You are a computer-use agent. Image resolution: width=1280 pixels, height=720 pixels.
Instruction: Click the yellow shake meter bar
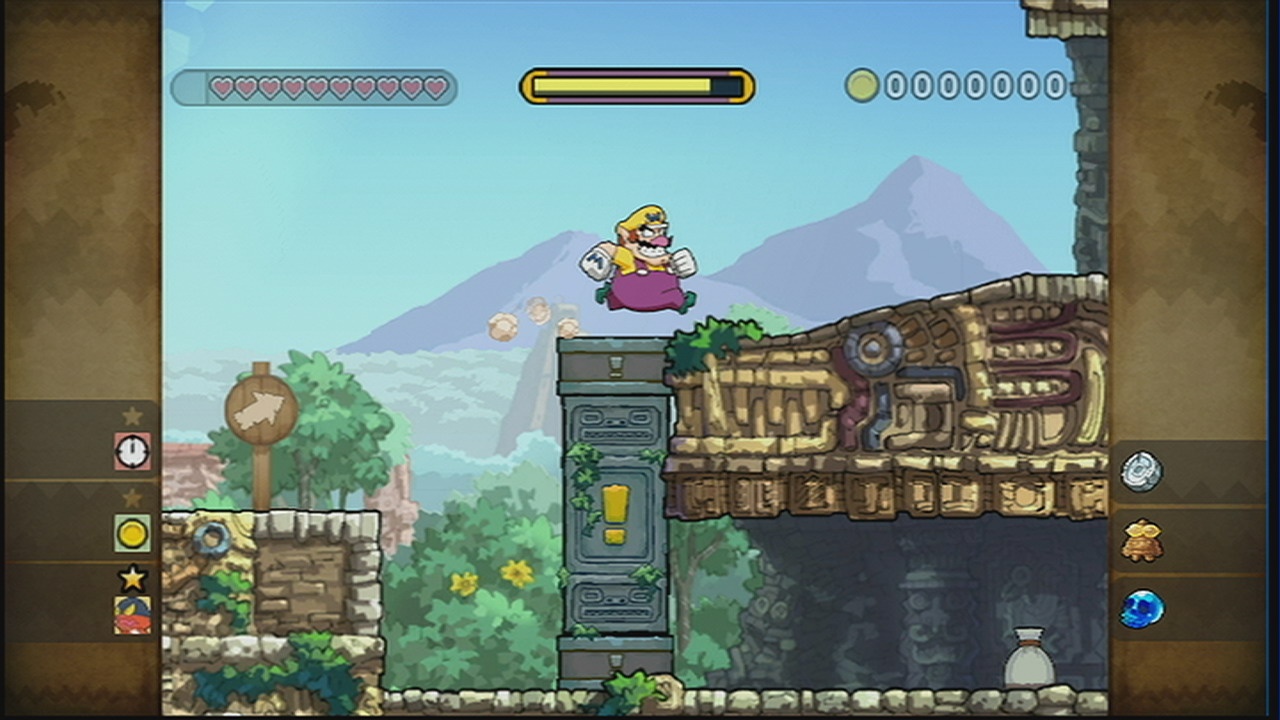[636, 86]
